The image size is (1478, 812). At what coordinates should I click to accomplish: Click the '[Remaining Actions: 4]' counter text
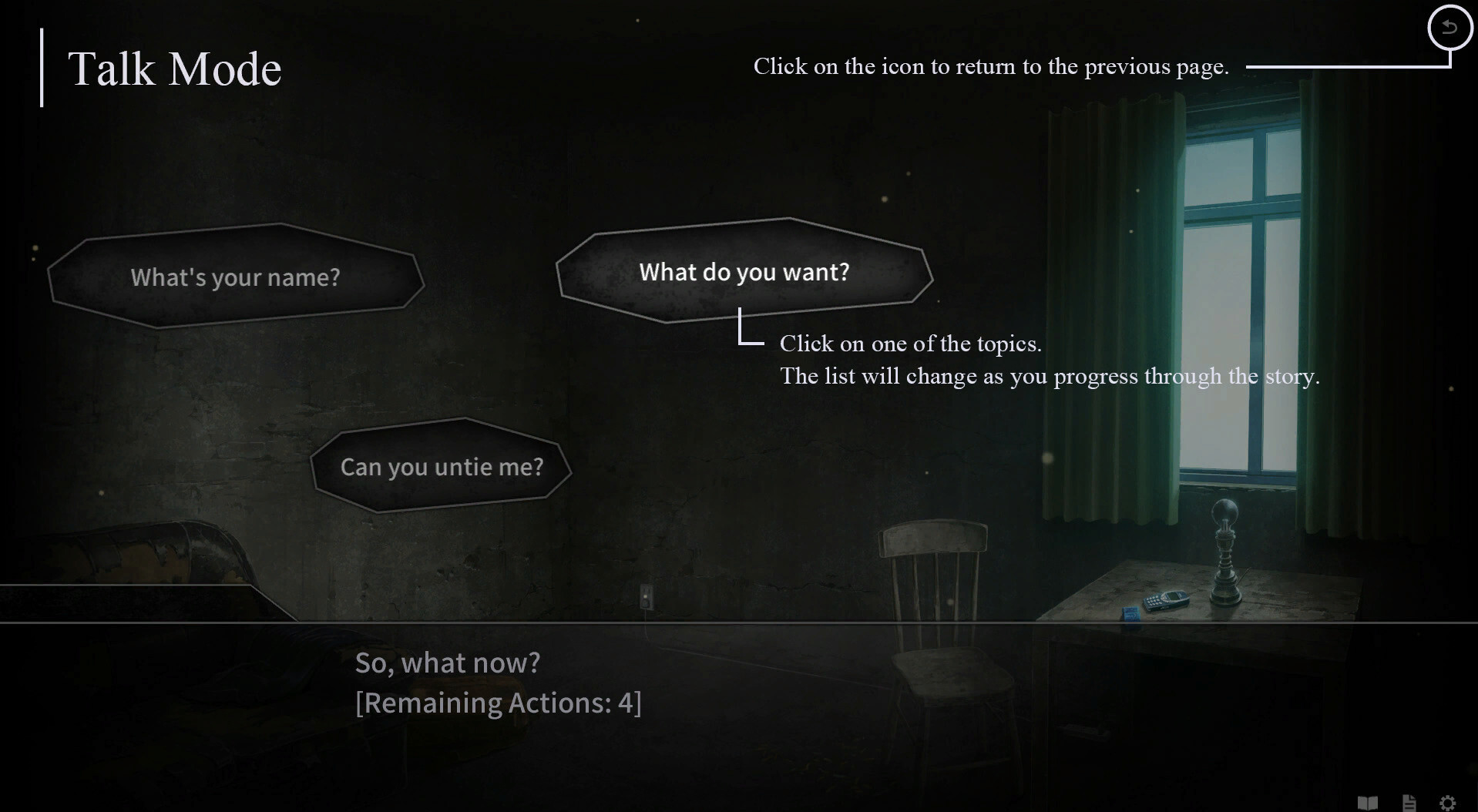point(498,702)
